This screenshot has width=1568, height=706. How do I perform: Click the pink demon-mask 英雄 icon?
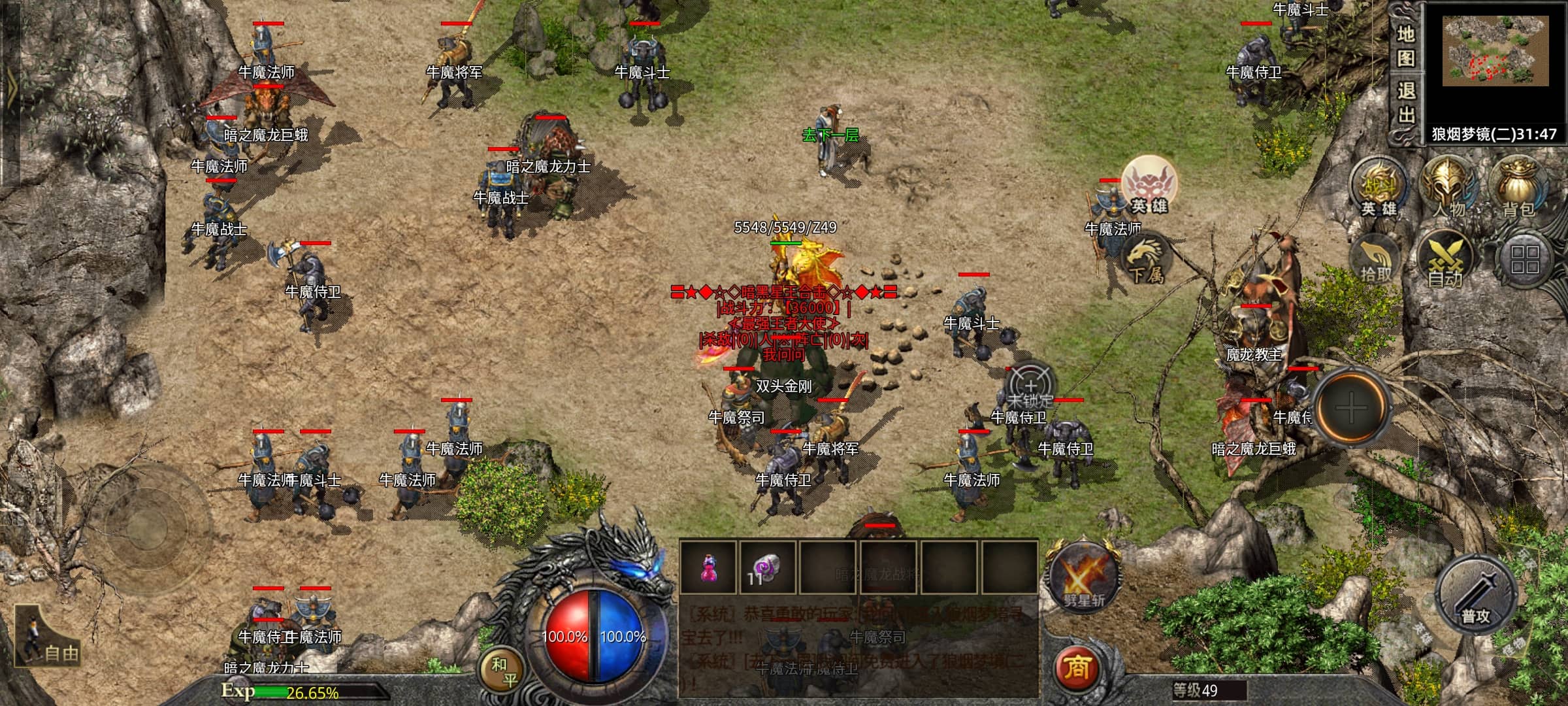[x=1149, y=185]
